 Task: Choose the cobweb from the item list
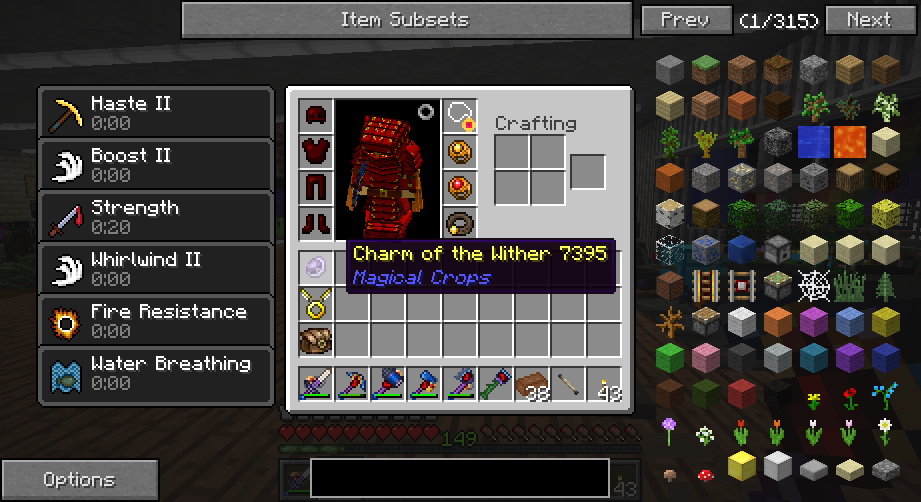pos(814,287)
